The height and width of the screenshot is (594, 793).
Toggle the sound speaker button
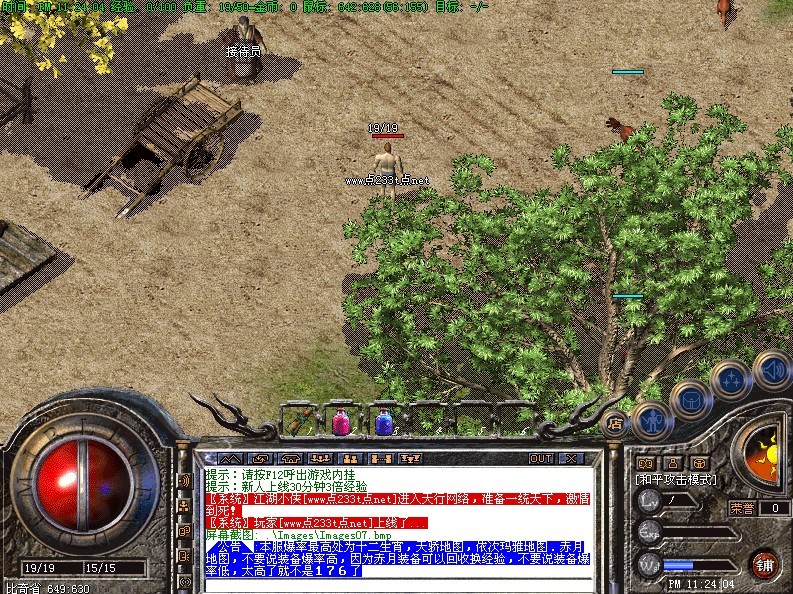coord(771,368)
